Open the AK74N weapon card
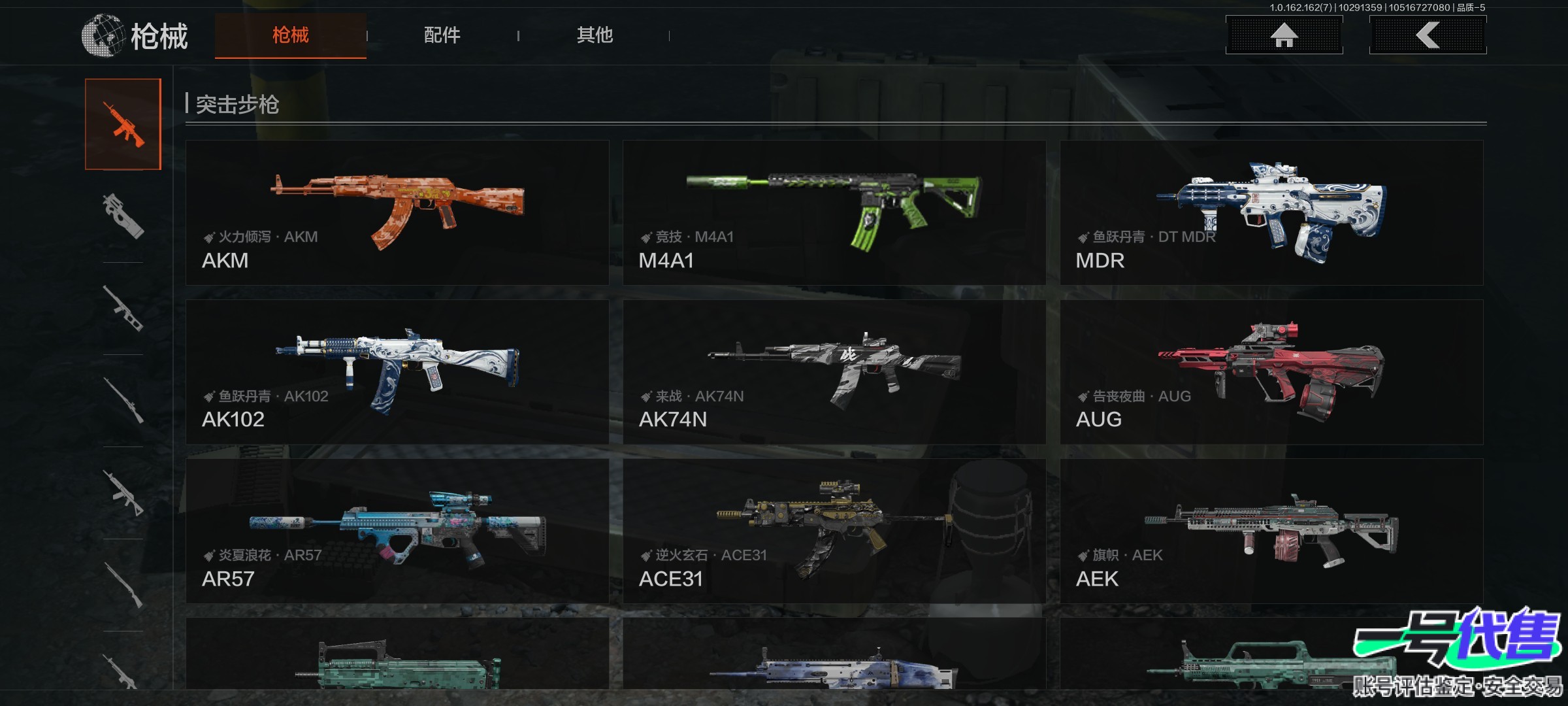The width and height of the screenshot is (1568, 706). (834, 372)
